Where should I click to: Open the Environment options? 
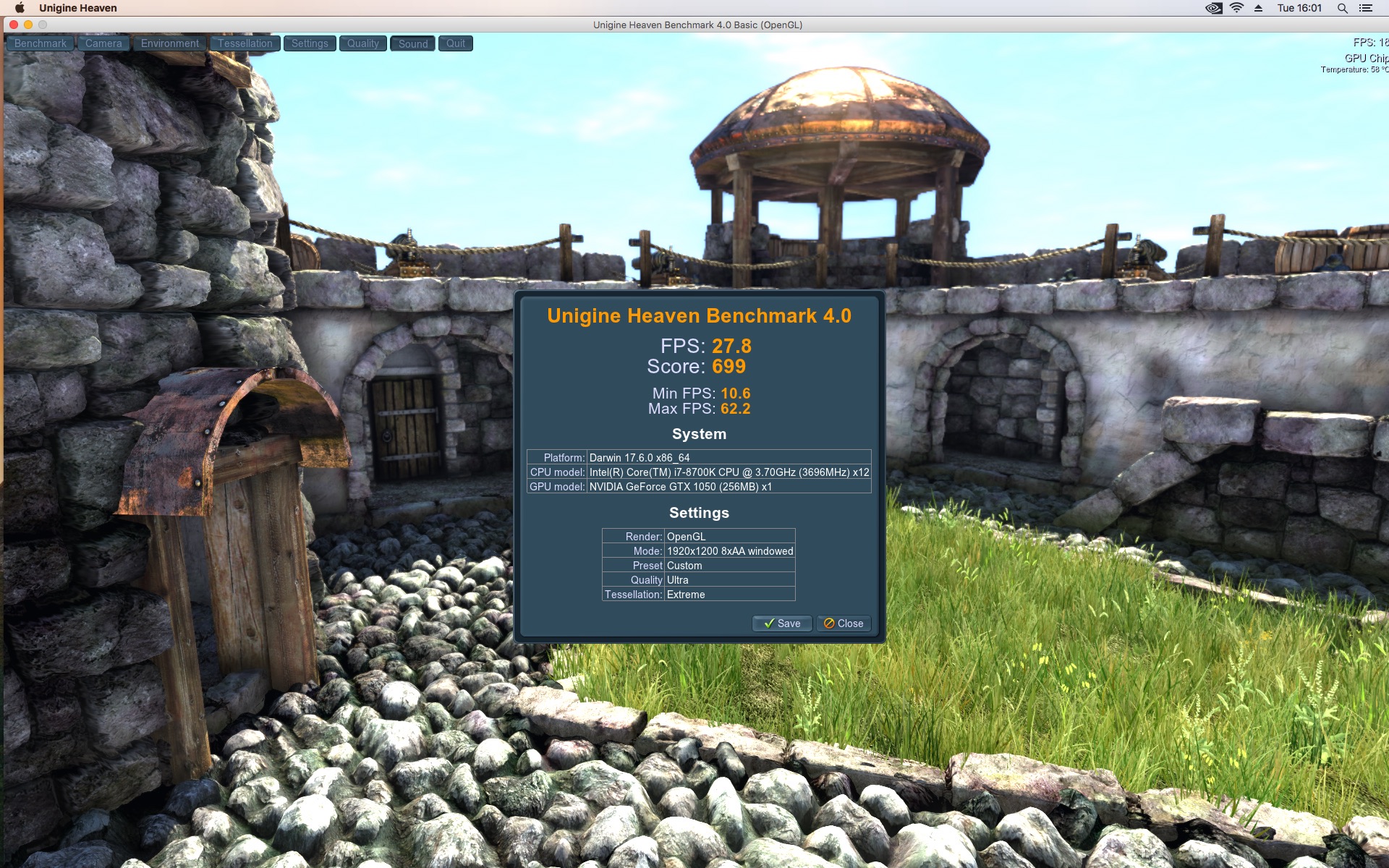[170, 43]
